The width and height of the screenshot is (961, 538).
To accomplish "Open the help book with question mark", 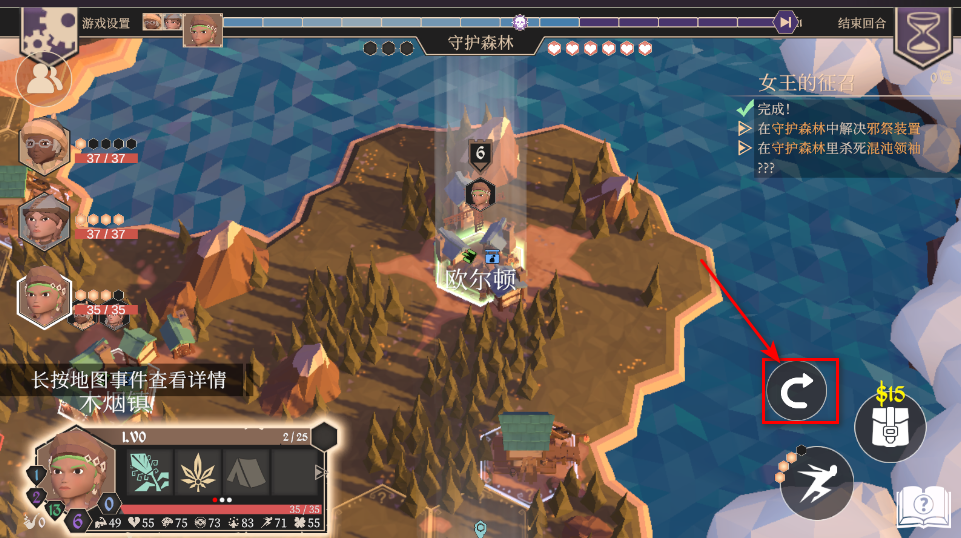I will tap(921, 506).
